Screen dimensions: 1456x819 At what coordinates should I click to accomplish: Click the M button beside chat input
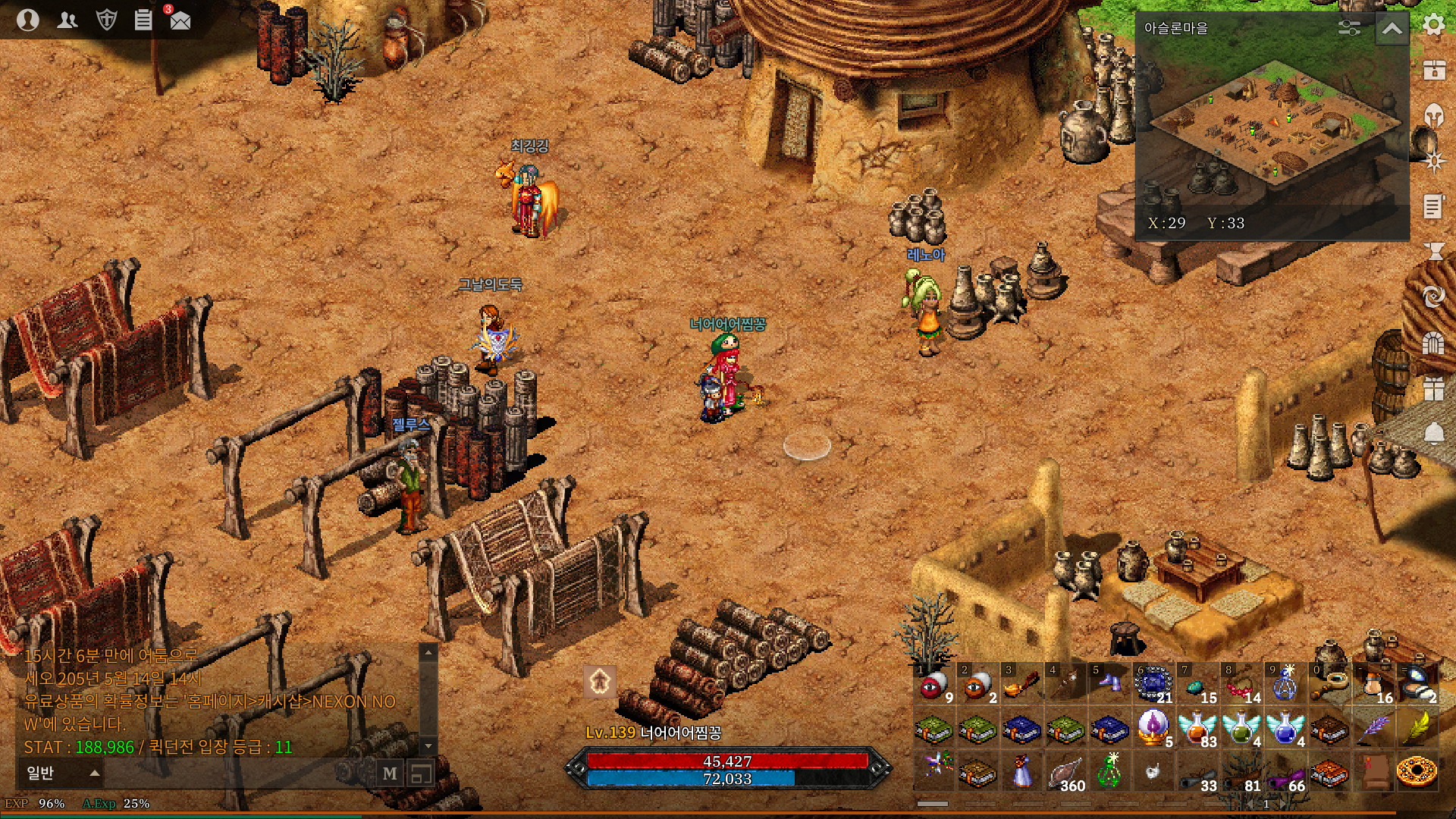tap(390, 773)
